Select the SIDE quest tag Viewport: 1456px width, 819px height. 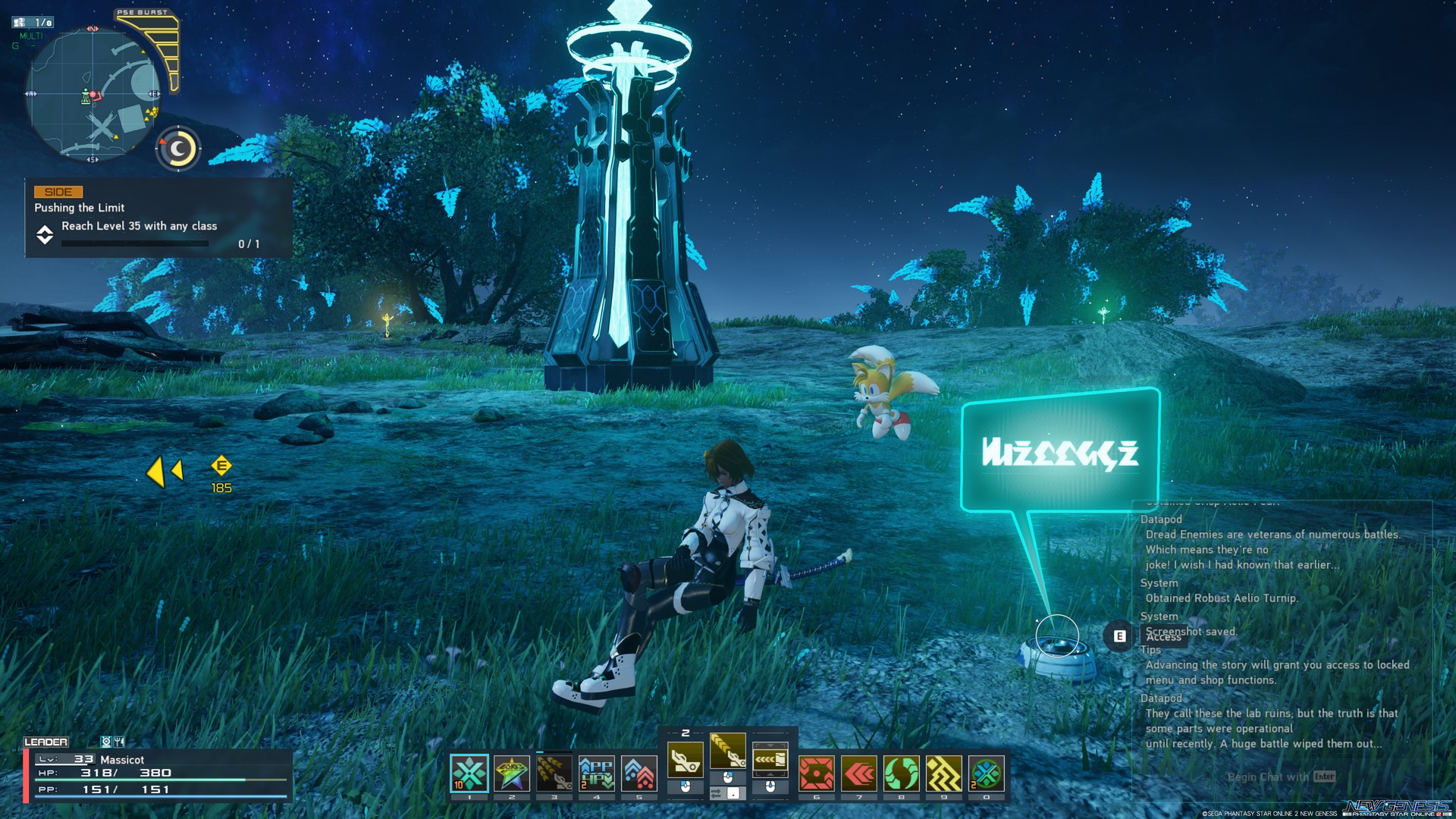point(58,191)
